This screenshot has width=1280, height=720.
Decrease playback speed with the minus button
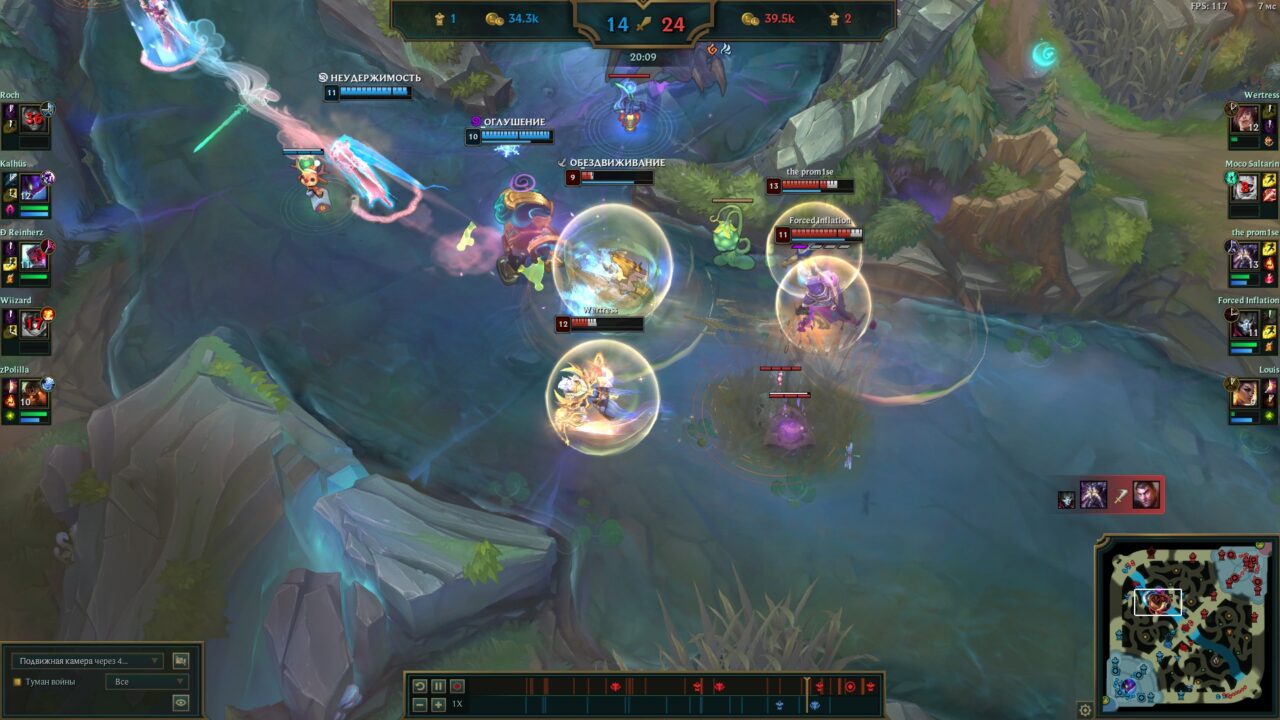click(x=420, y=705)
